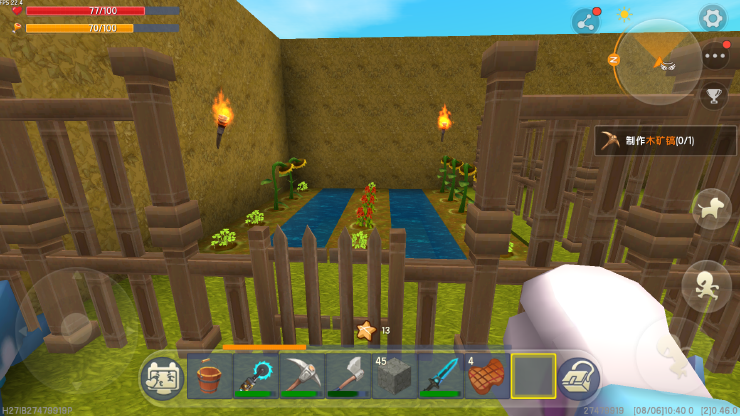The height and width of the screenshot is (416, 740).
Task: Open the character panel beside the hotbar
Action: [x=161, y=378]
